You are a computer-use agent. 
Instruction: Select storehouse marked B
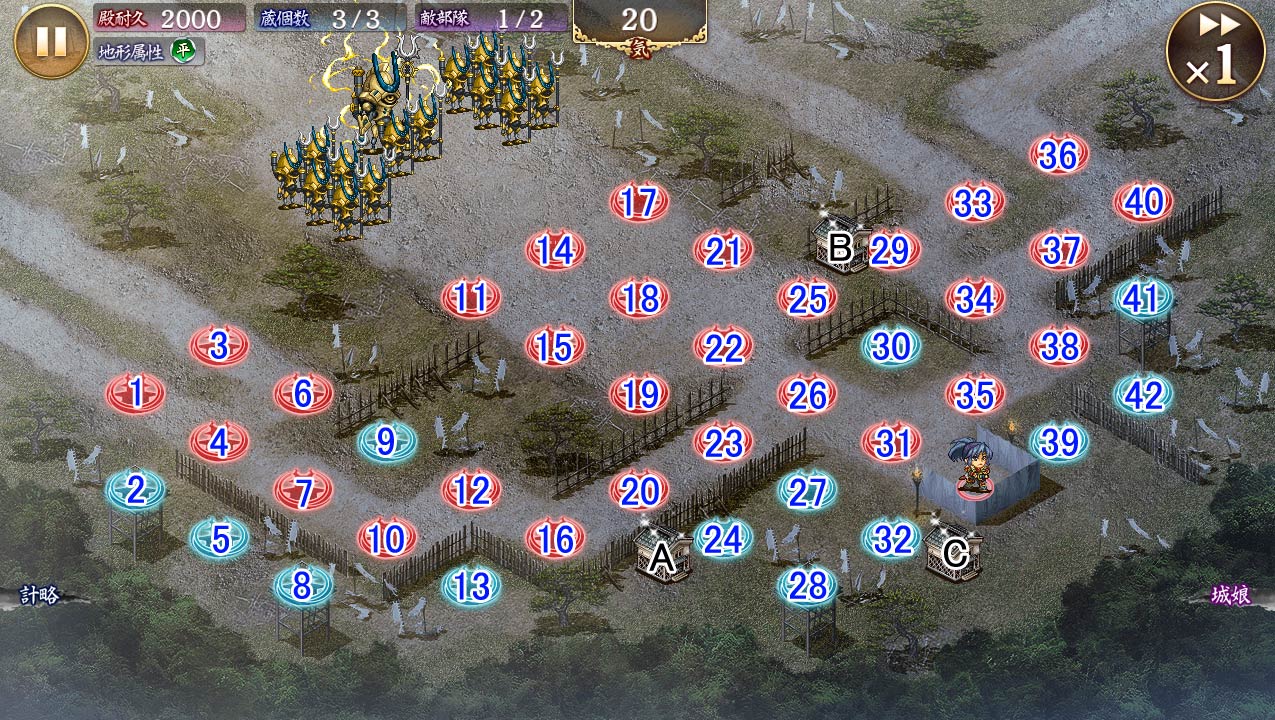pyautogui.click(x=839, y=243)
